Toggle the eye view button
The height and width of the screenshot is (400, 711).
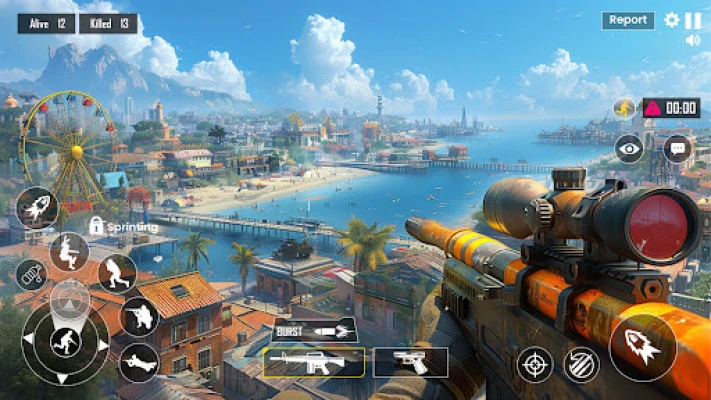(x=629, y=148)
